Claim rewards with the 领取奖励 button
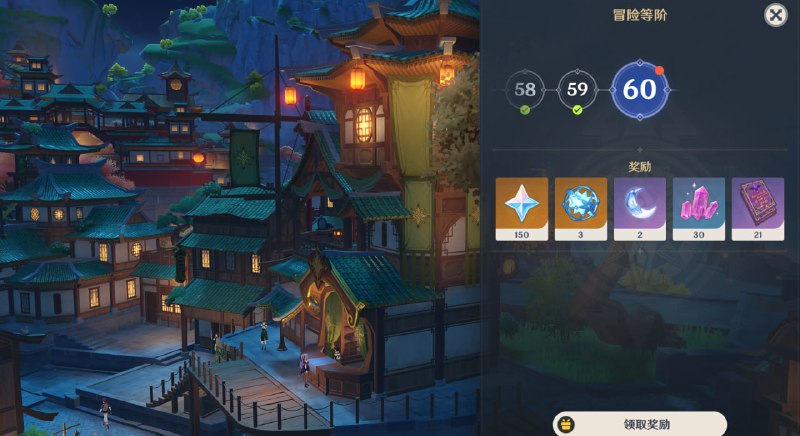This screenshot has height=436, width=800. coord(640,424)
